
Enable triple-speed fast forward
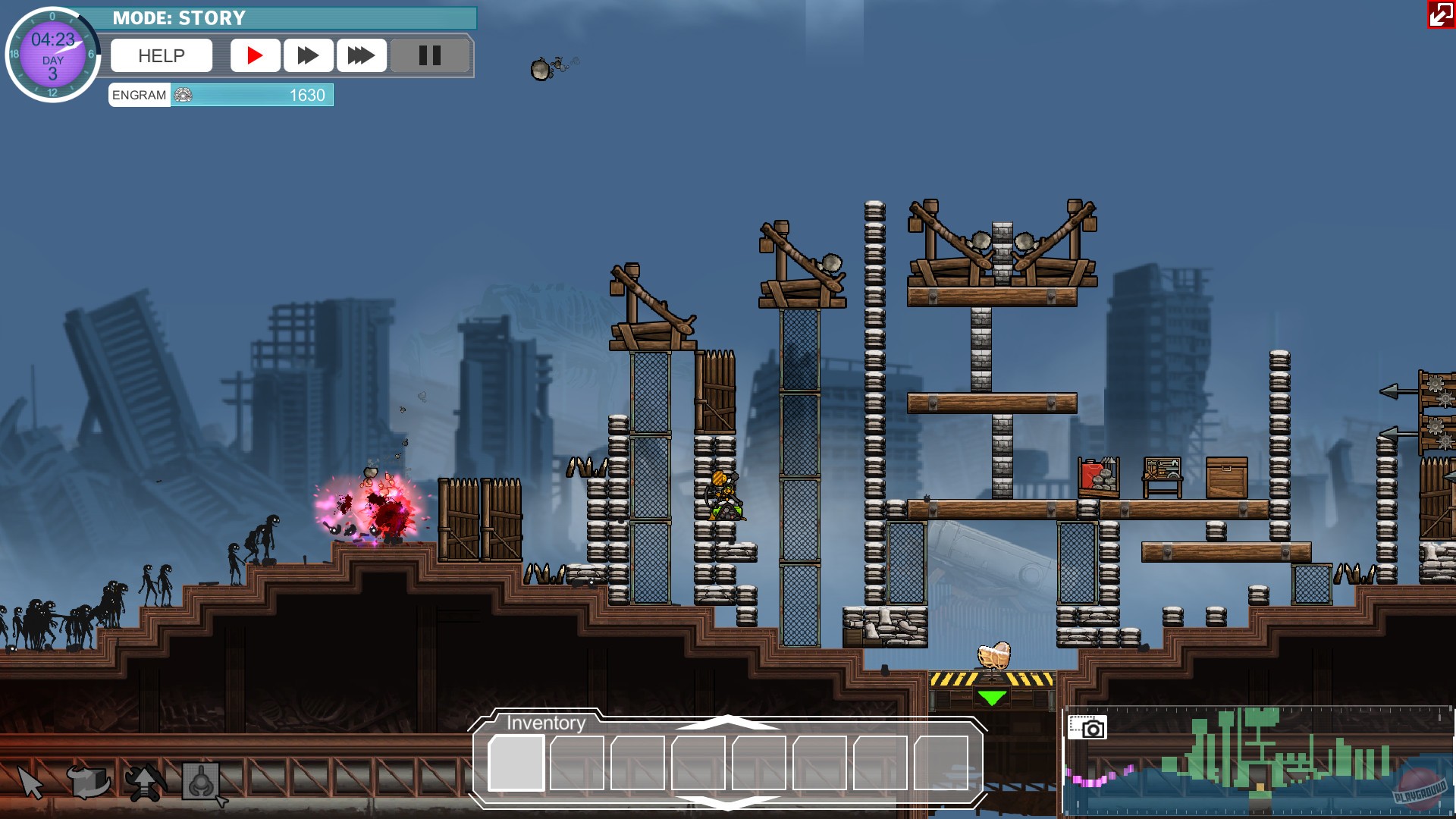361,55
